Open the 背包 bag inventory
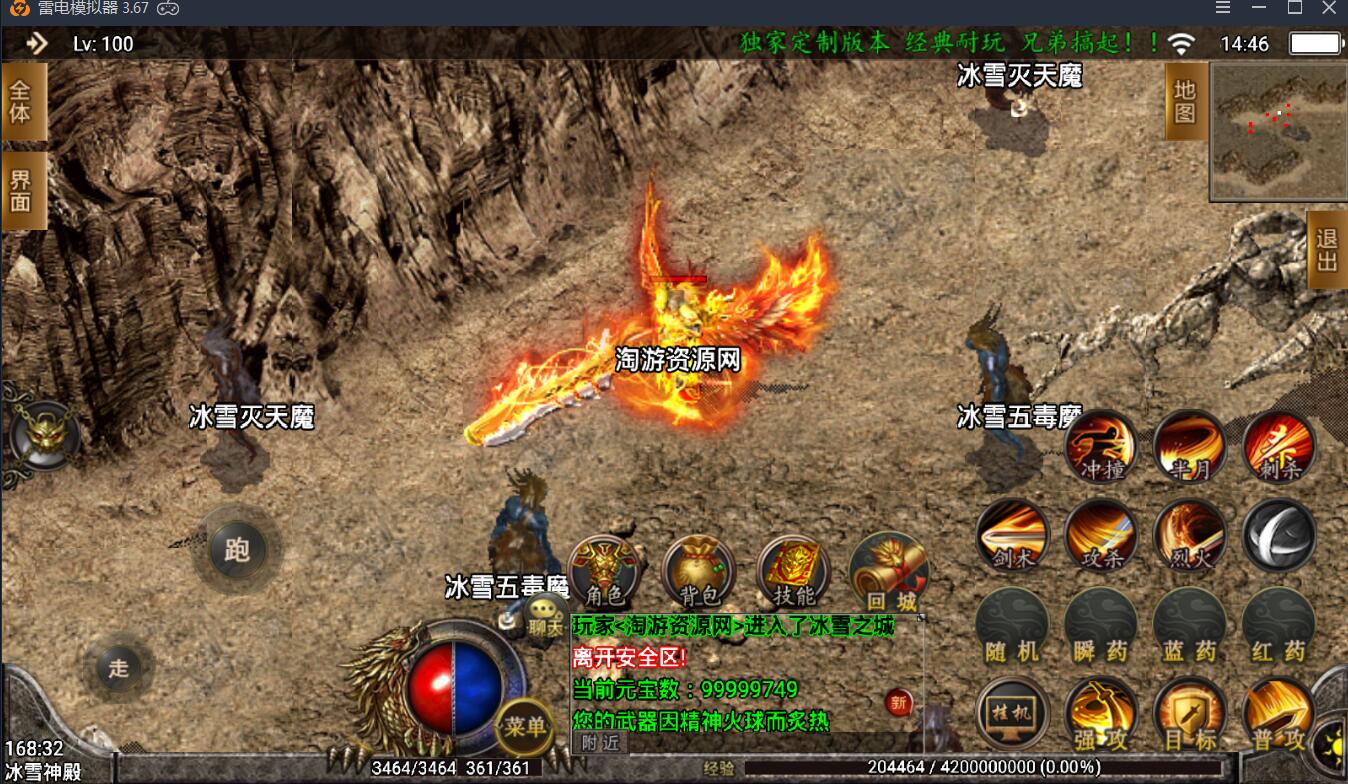The image size is (1348, 784). [698, 572]
